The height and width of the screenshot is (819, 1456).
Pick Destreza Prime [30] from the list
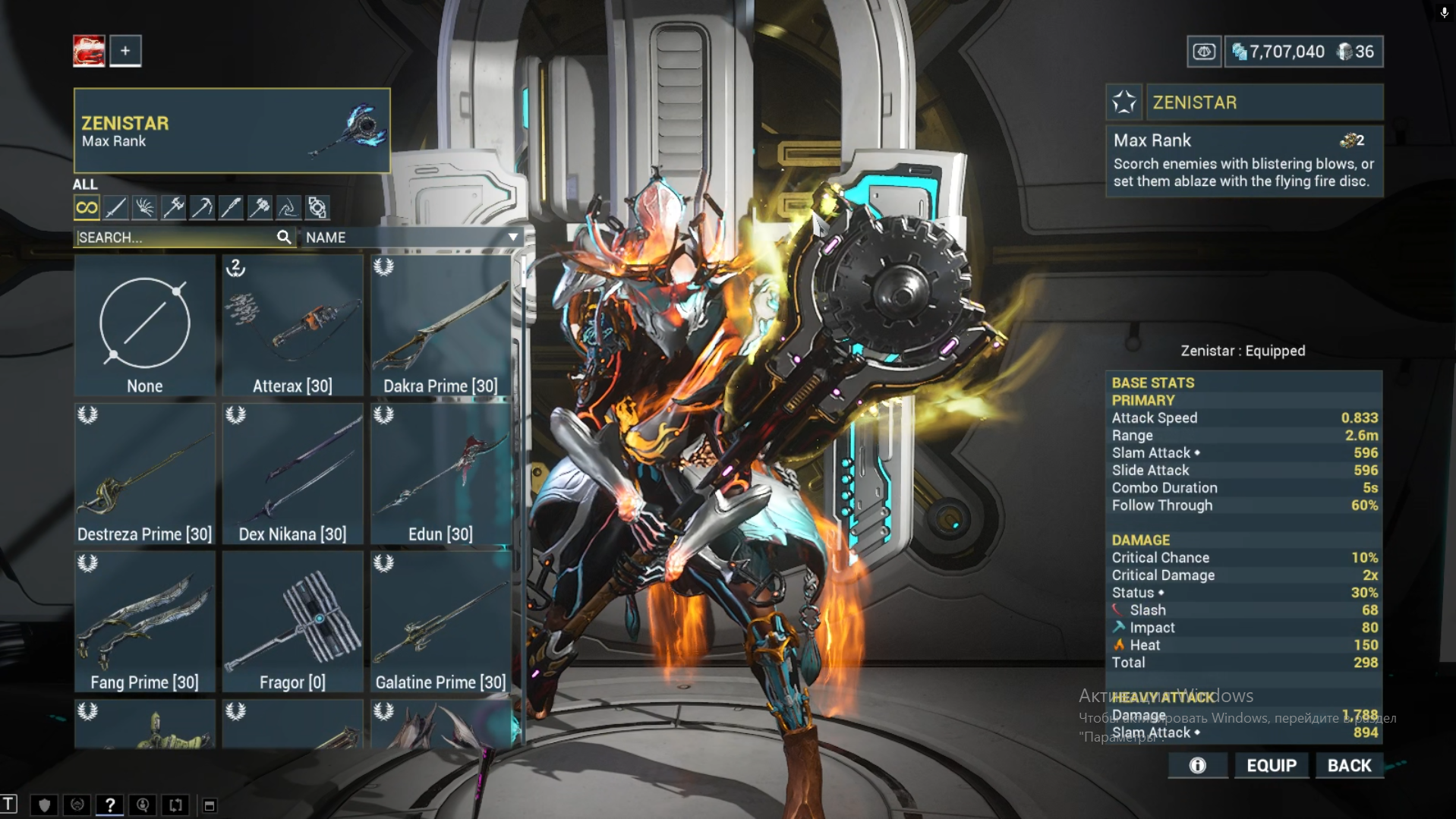(144, 474)
